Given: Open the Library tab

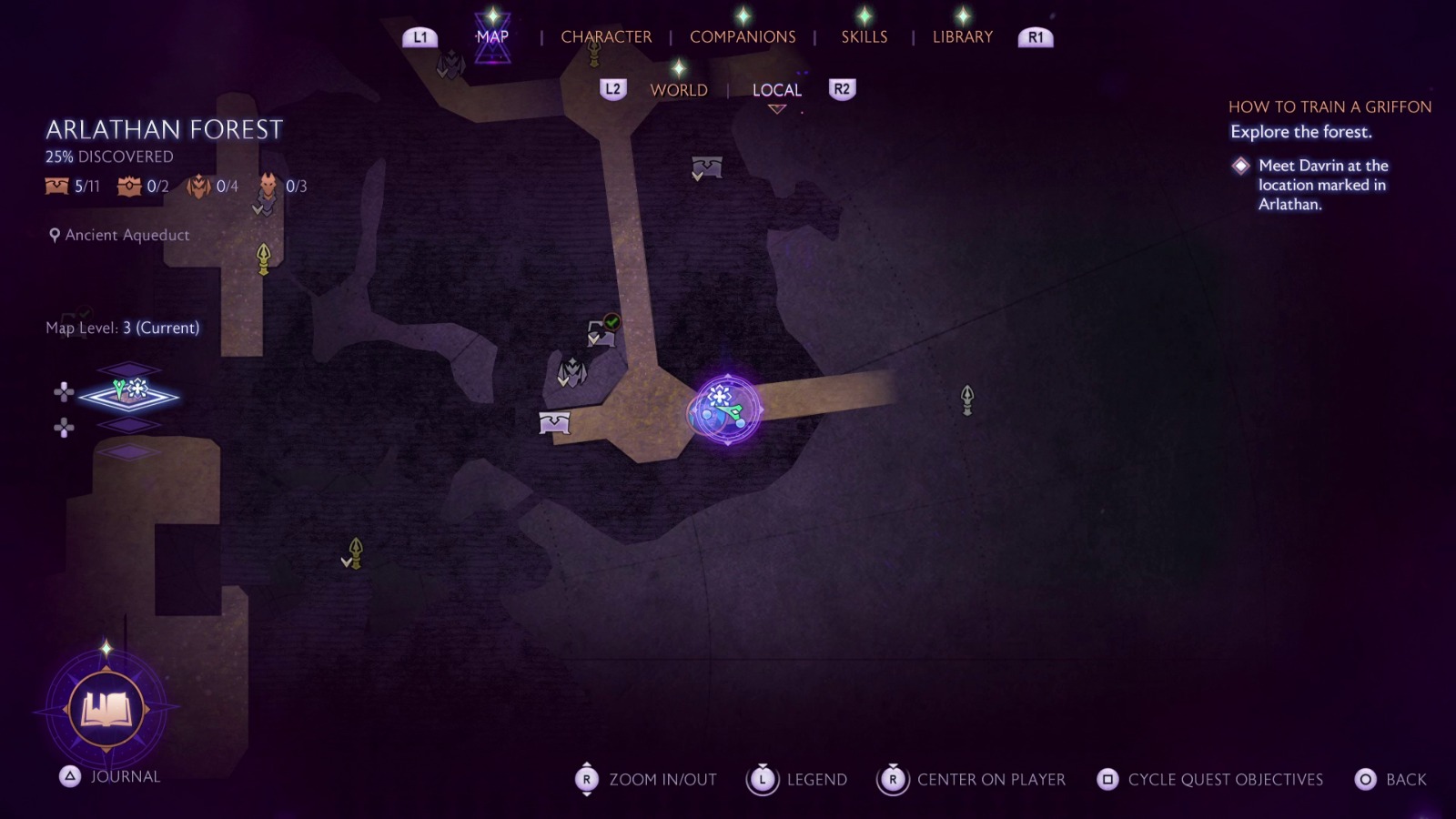Looking at the screenshot, I should pyautogui.click(x=962, y=37).
